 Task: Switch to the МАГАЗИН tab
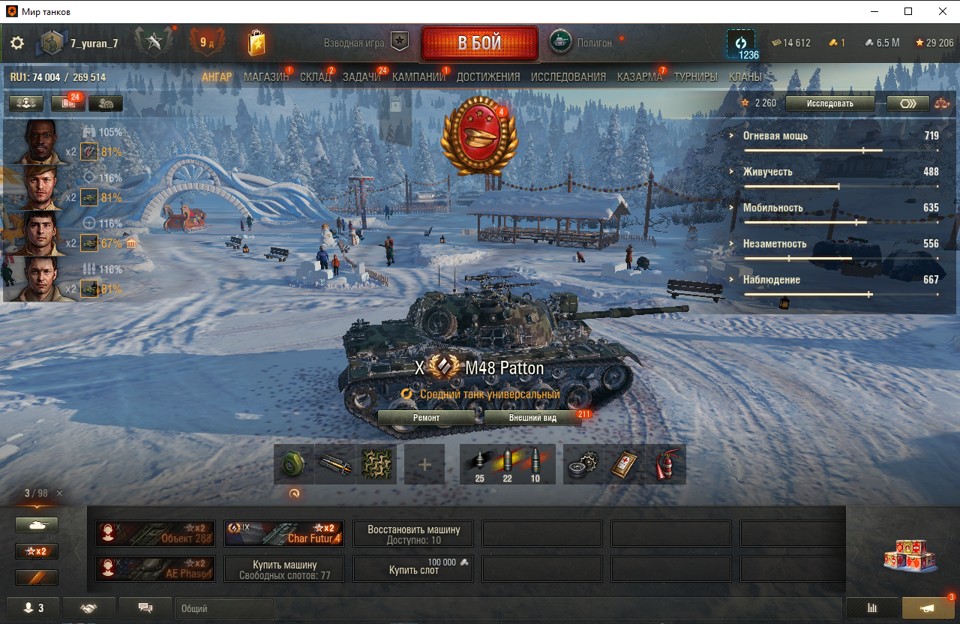point(266,77)
